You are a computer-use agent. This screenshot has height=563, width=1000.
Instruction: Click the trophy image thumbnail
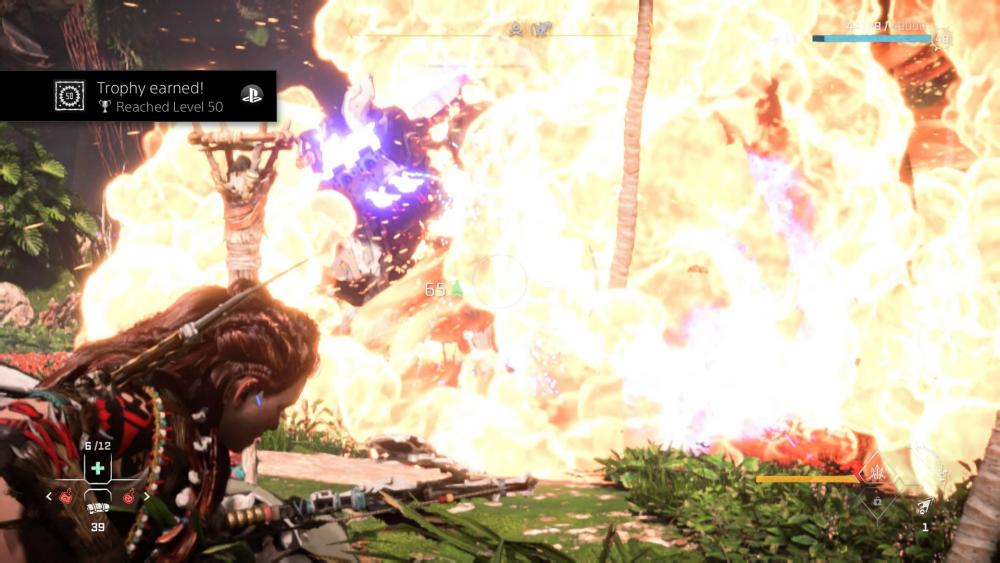coord(70,96)
